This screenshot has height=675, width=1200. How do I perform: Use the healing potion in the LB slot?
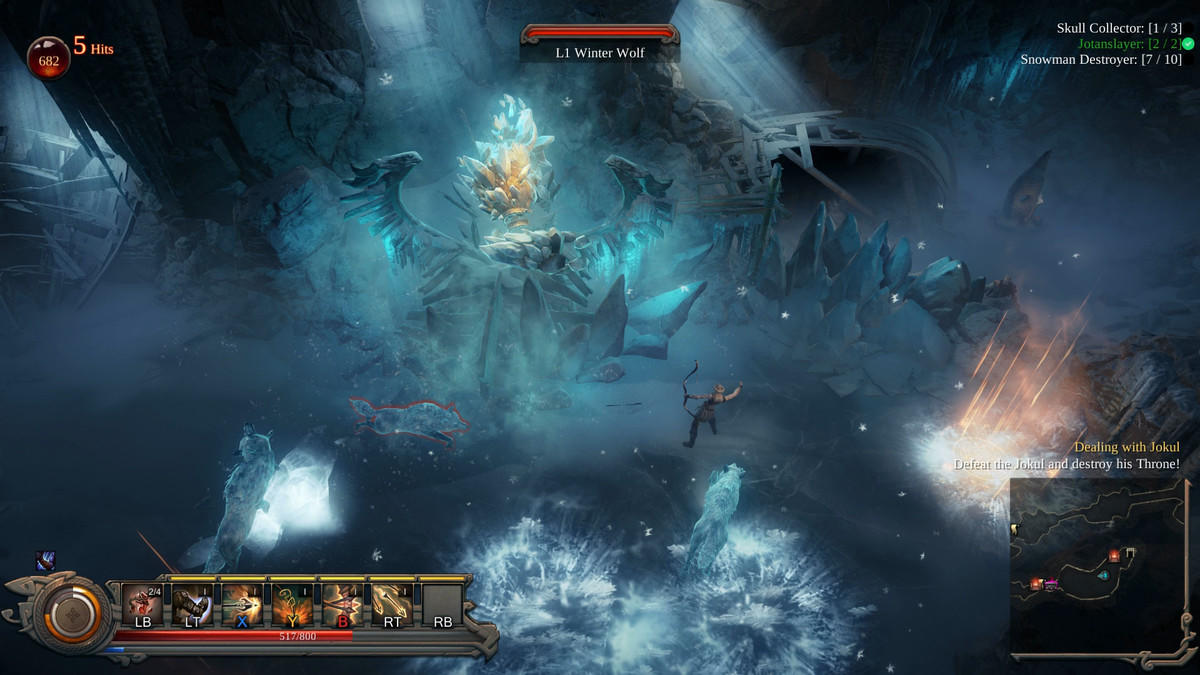tap(142, 604)
